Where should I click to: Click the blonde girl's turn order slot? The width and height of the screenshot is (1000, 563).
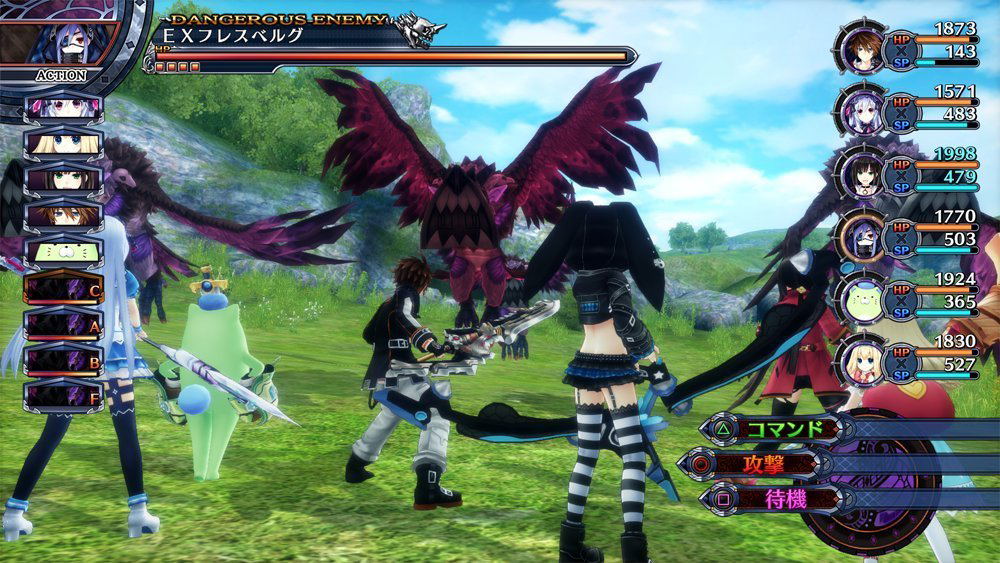coord(62,143)
